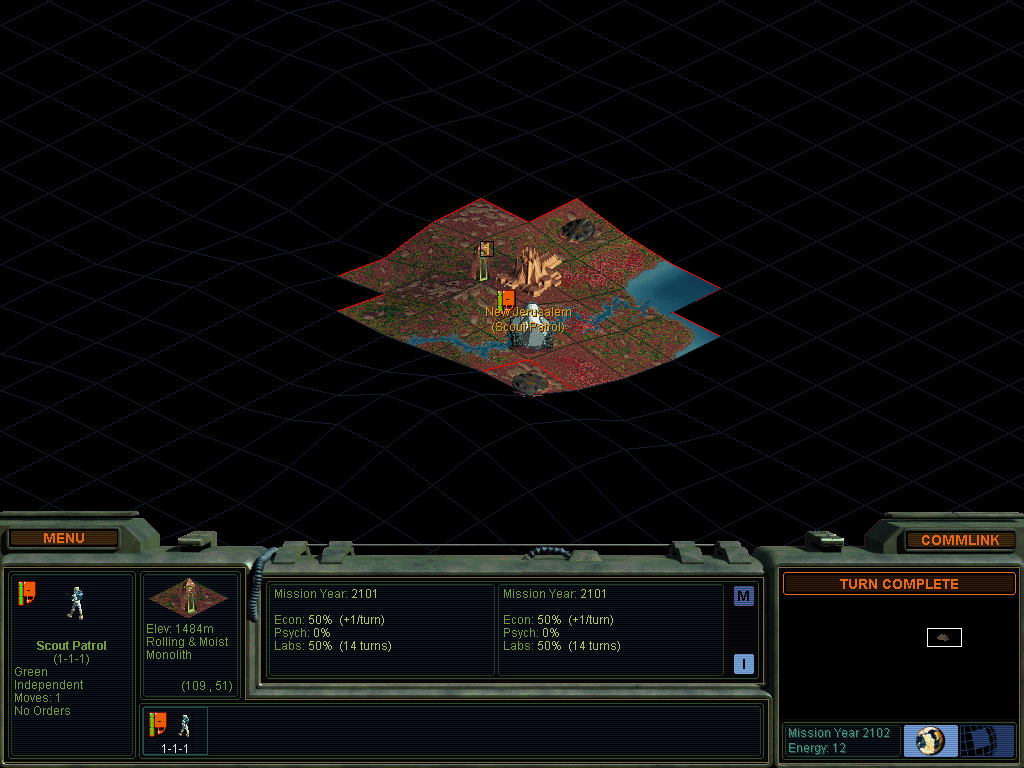The width and height of the screenshot is (1024, 768).
Task: Click the Monolith terrain tile preview
Action: click(188, 597)
